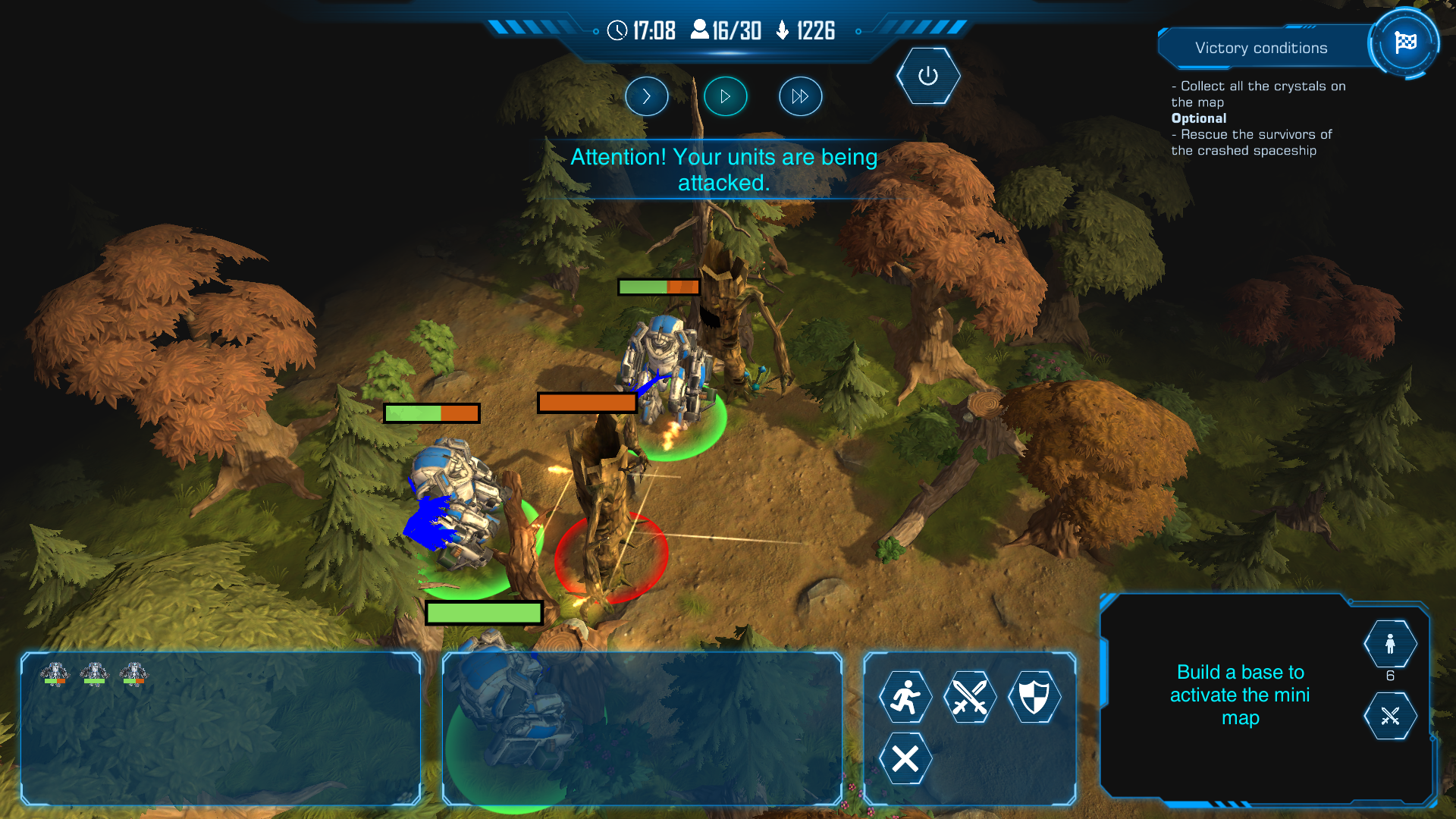Activate the defend shield command
Image resolution: width=1456 pixels, height=819 pixels.
pos(1034,696)
